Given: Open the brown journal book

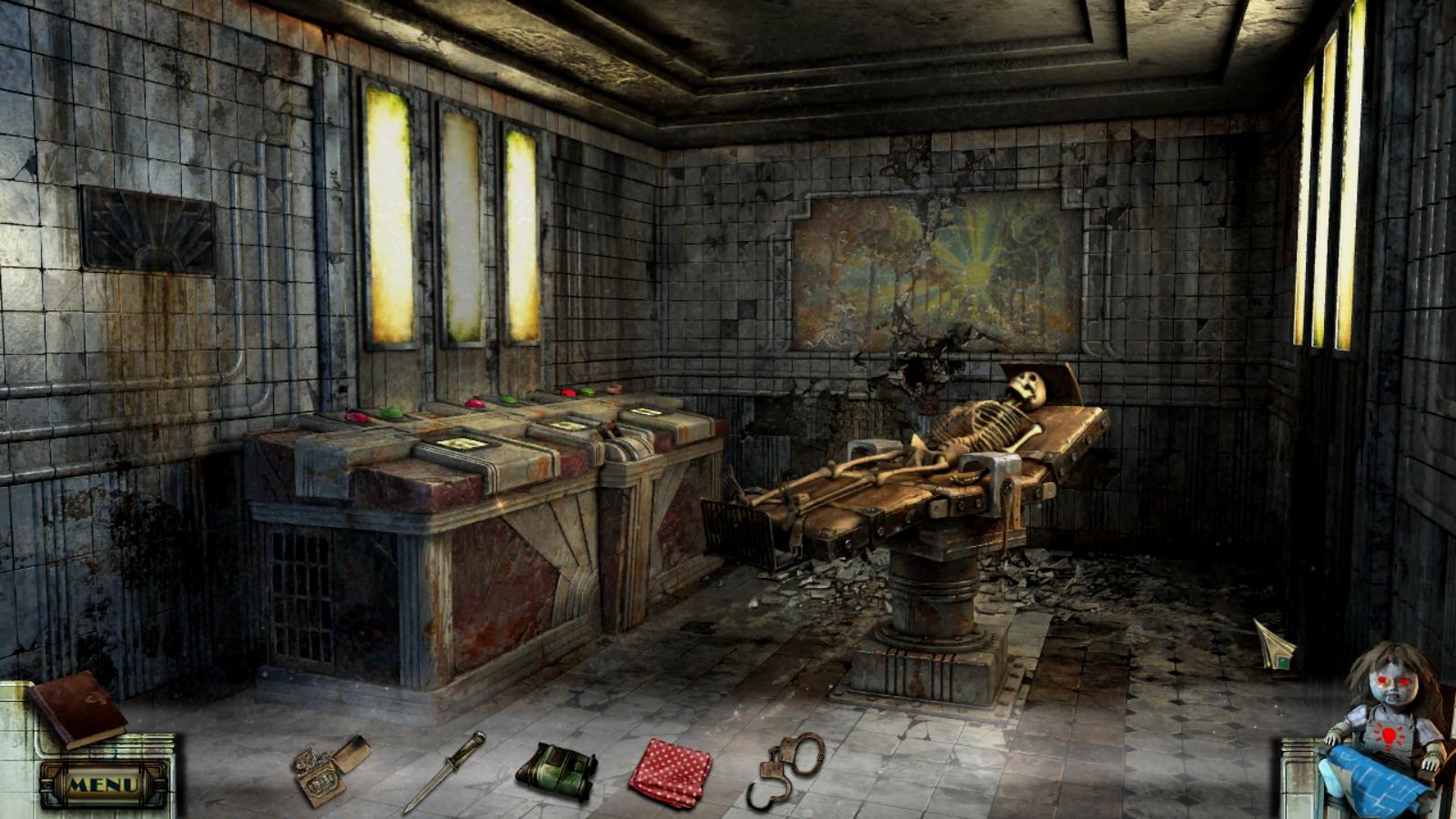Looking at the screenshot, I should (x=76, y=709).
